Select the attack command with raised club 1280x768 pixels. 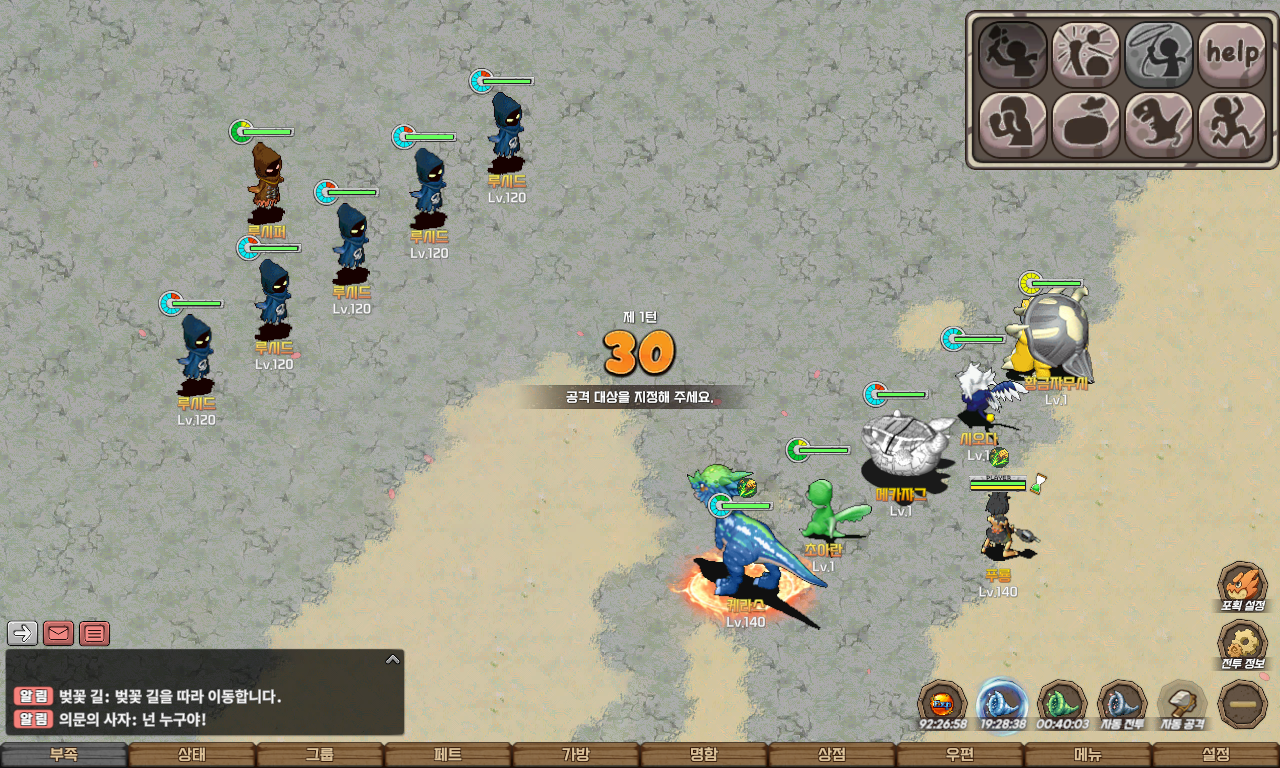pyautogui.click(x=1012, y=53)
